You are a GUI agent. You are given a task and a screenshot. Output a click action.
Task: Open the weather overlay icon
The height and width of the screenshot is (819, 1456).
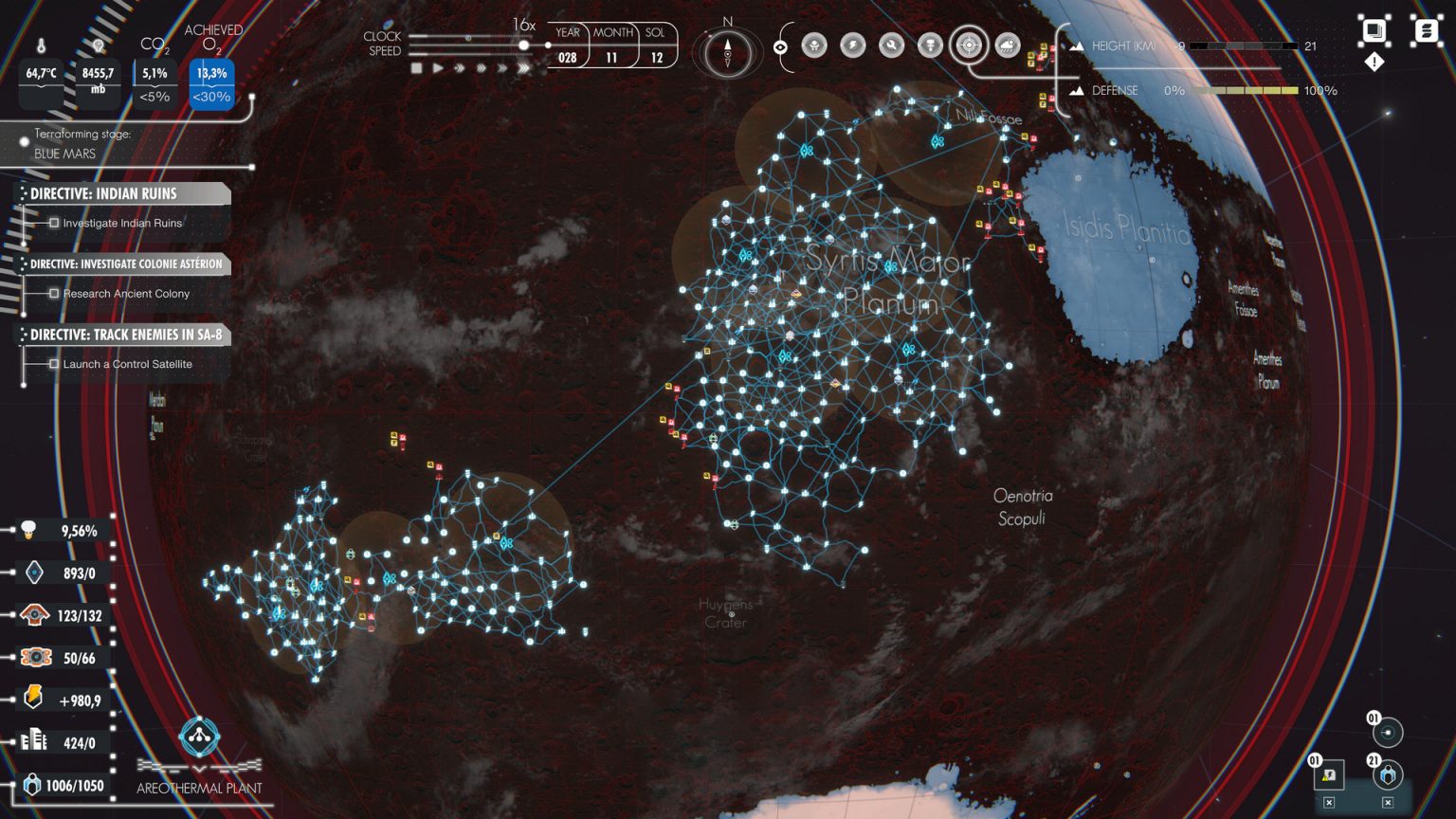pyautogui.click(x=1007, y=45)
